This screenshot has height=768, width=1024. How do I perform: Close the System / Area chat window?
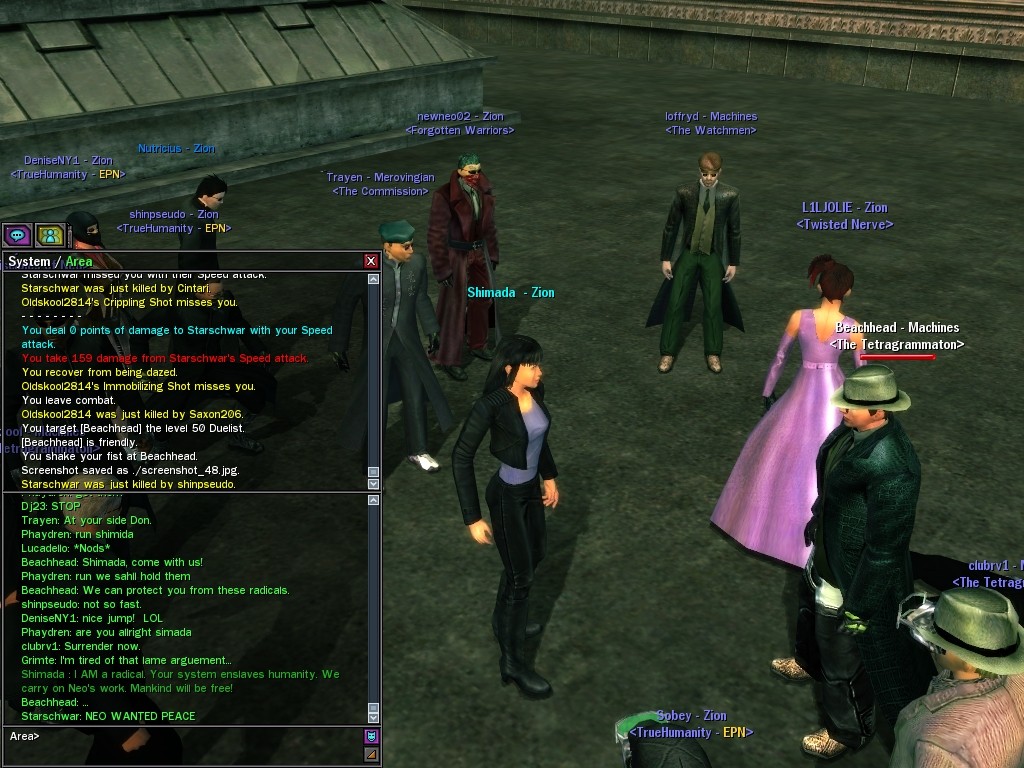click(371, 261)
